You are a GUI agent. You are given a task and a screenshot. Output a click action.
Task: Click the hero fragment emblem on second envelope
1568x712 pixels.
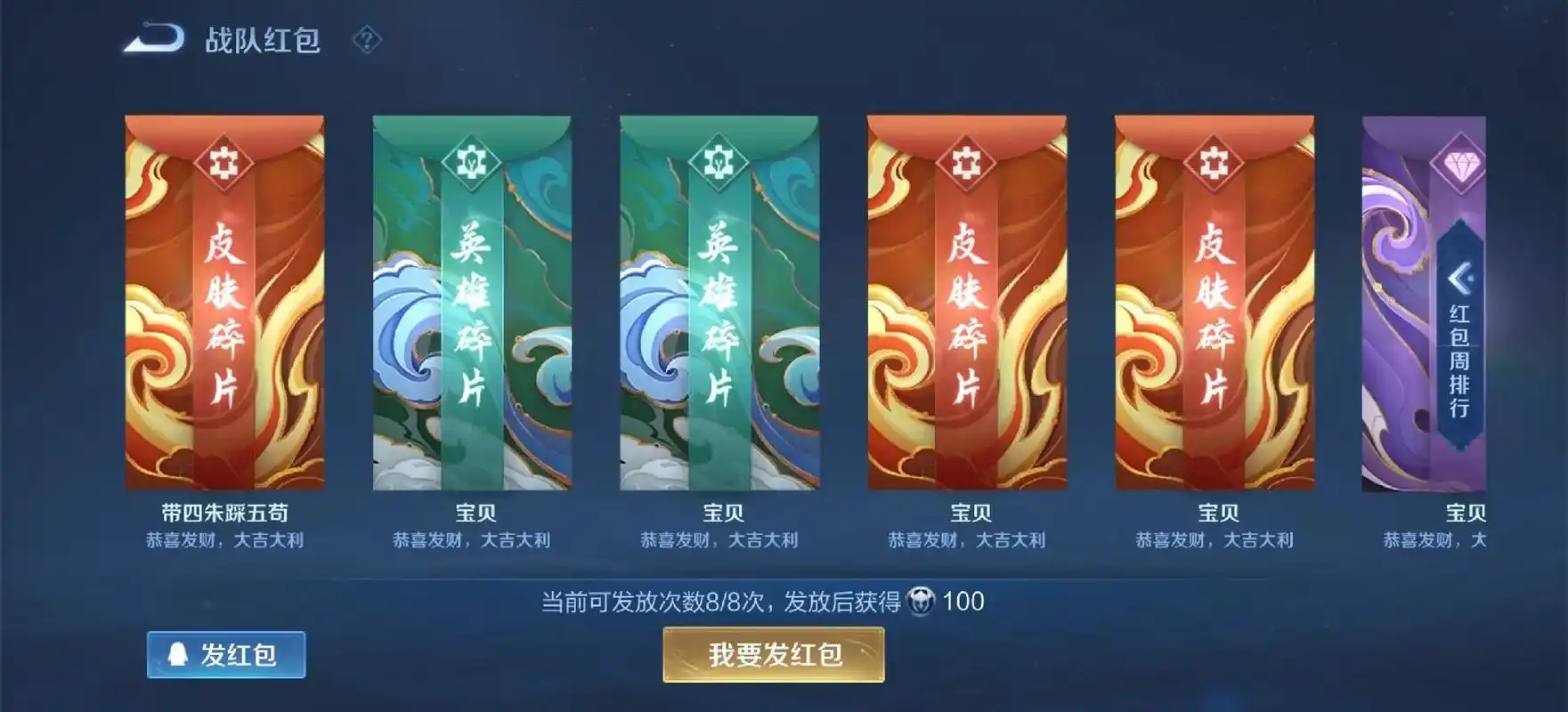coord(472,162)
